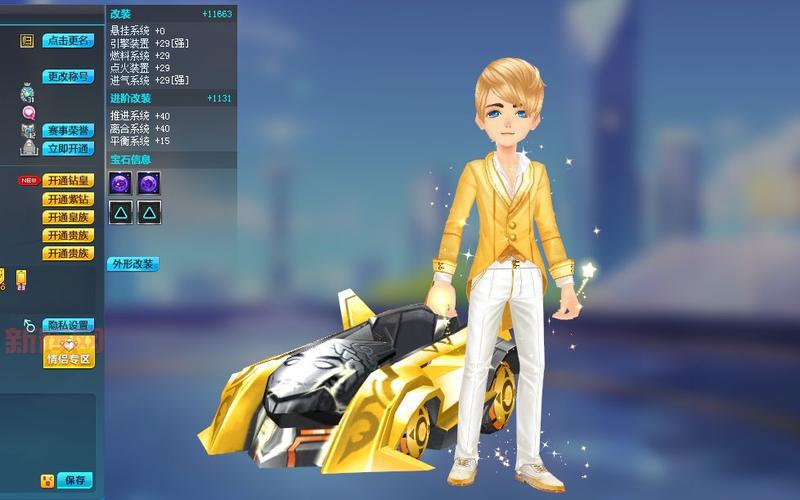View the 赛事荣誉 race honors
Image resolution: width=800 pixels, height=500 pixels.
[x=68, y=131]
